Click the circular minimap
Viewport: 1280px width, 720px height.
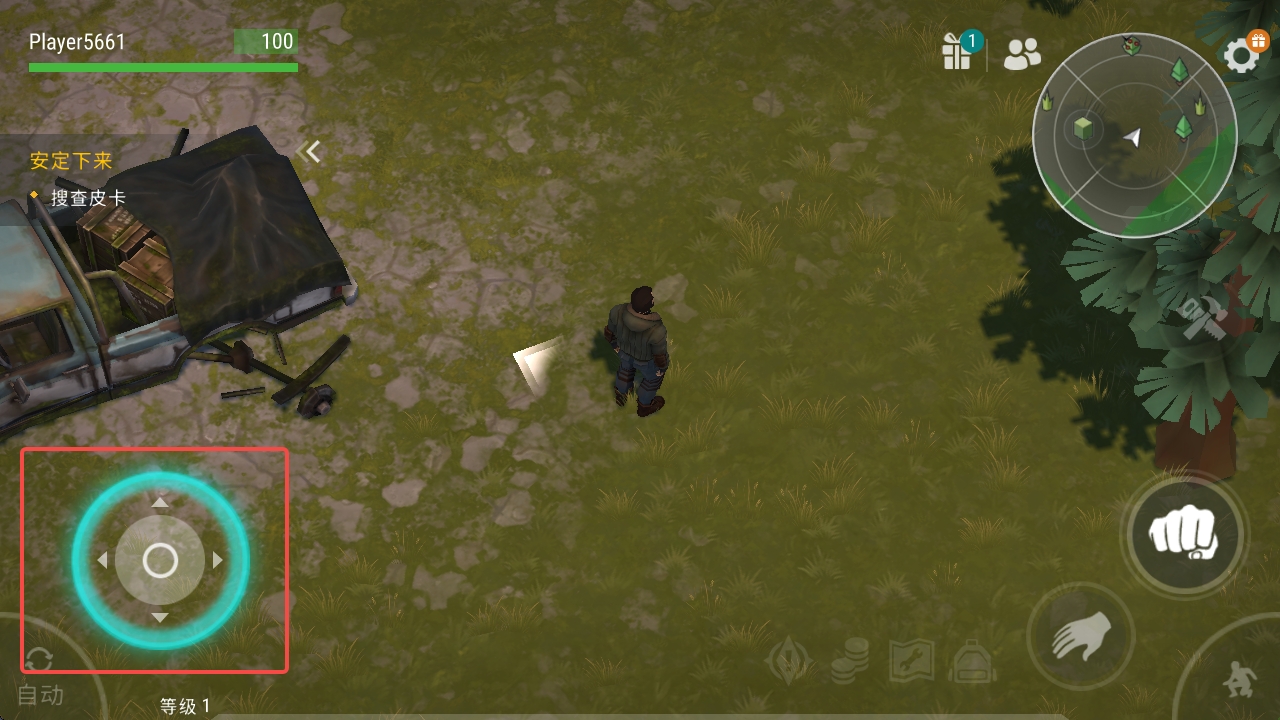[1134, 135]
